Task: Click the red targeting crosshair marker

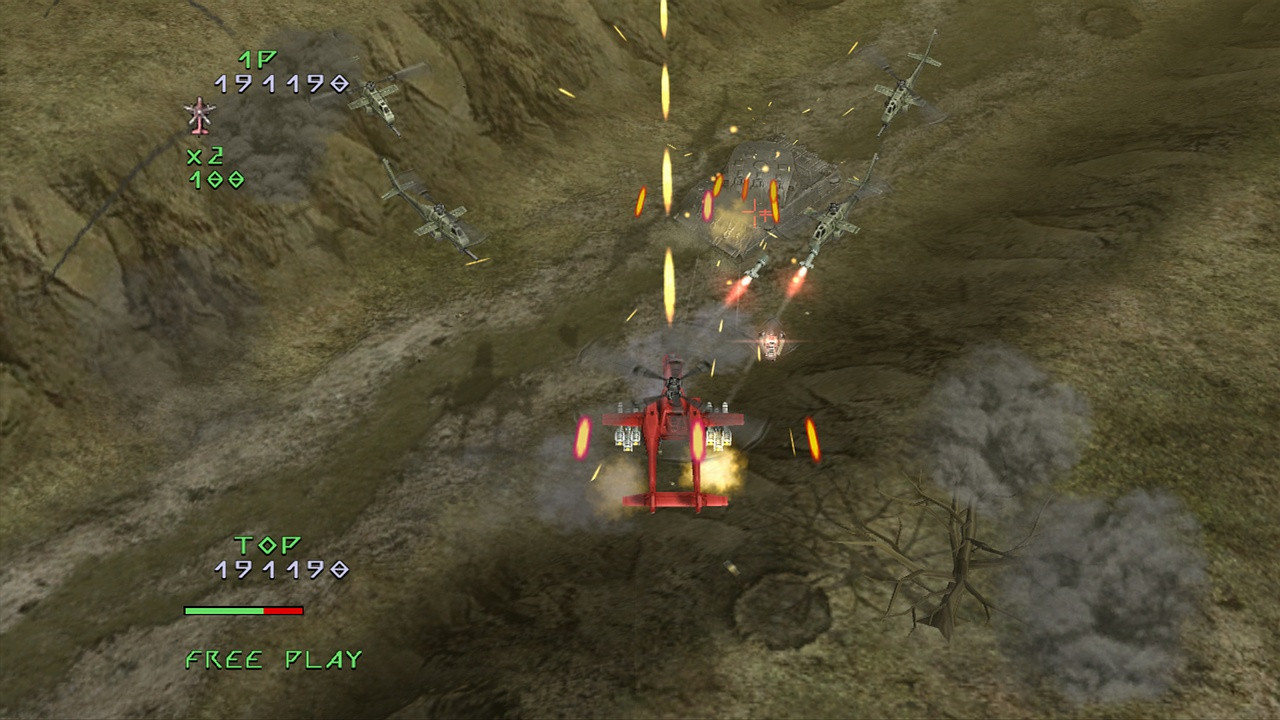Action: tap(758, 211)
